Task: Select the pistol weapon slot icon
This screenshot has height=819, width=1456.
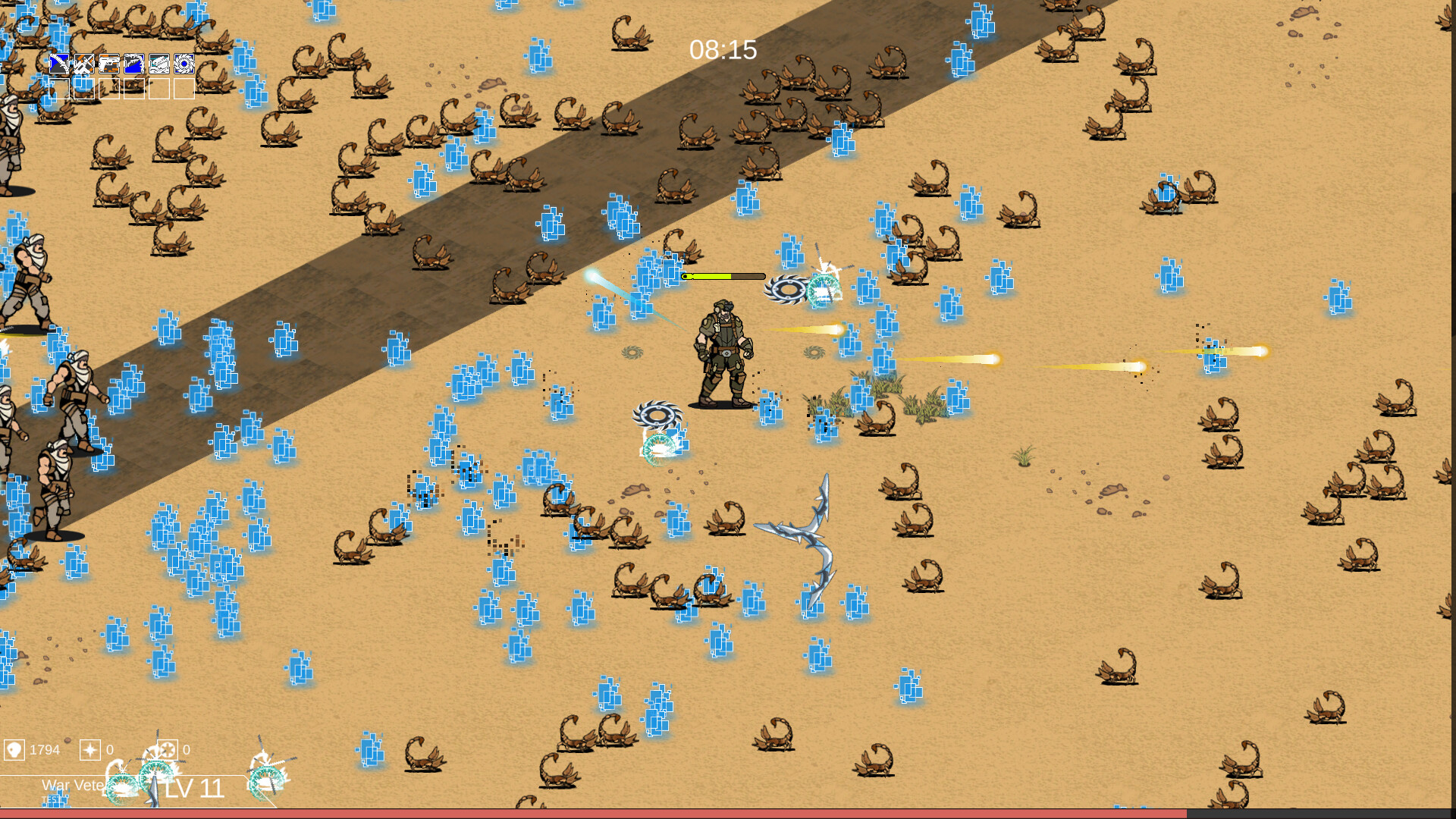Action: click(x=108, y=64)
